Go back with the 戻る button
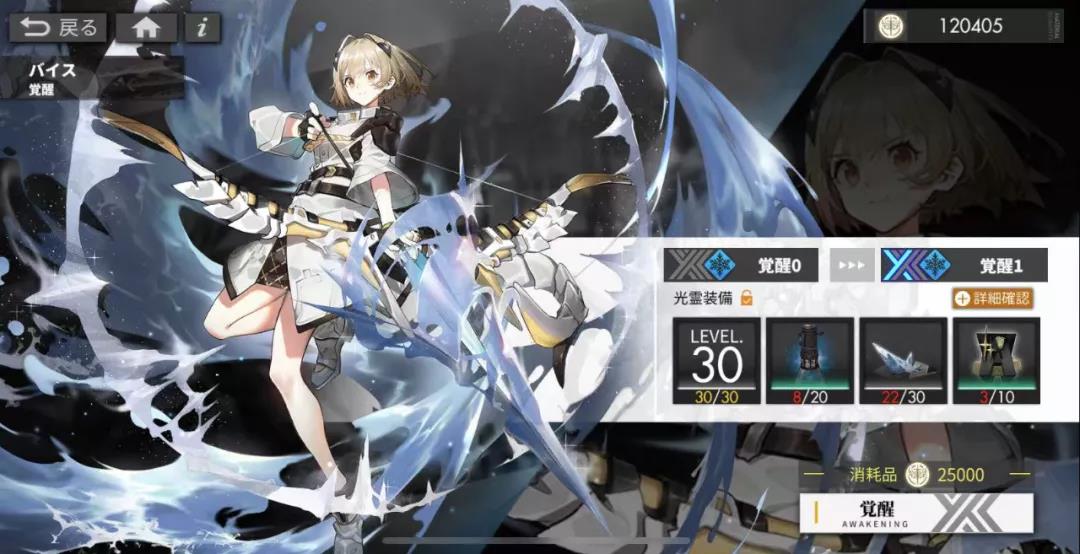The image size is (1080, 554). pos(58,27)
